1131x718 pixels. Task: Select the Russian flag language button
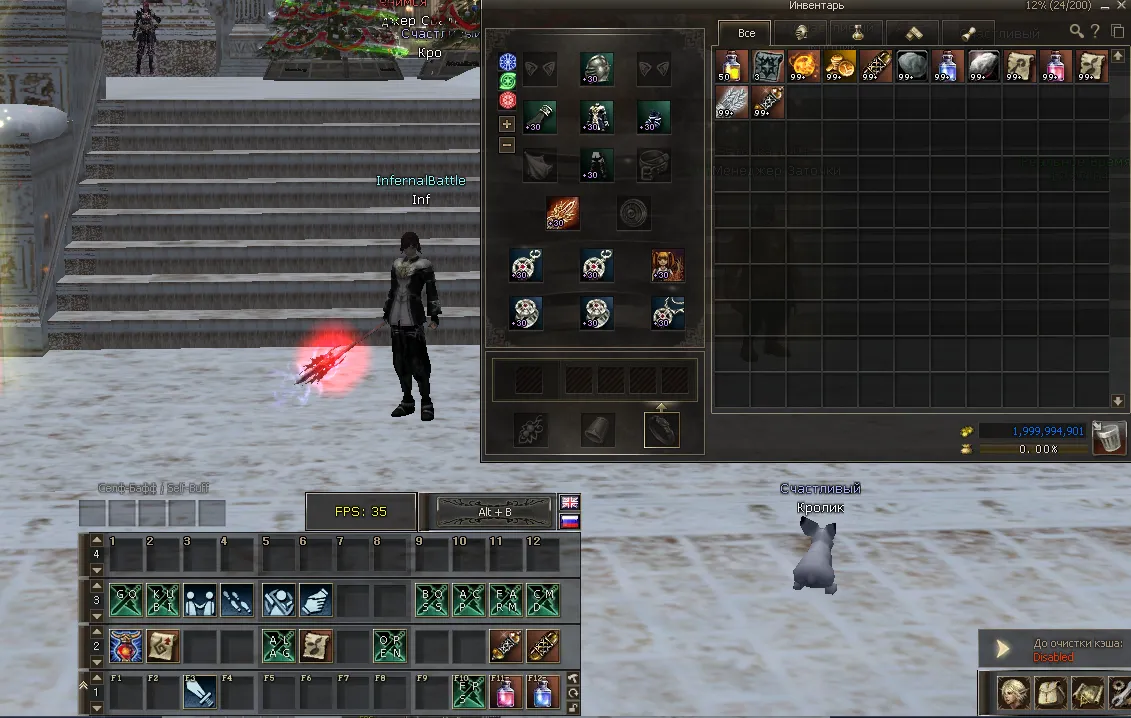pyautogui.click(x=569, y=522)
